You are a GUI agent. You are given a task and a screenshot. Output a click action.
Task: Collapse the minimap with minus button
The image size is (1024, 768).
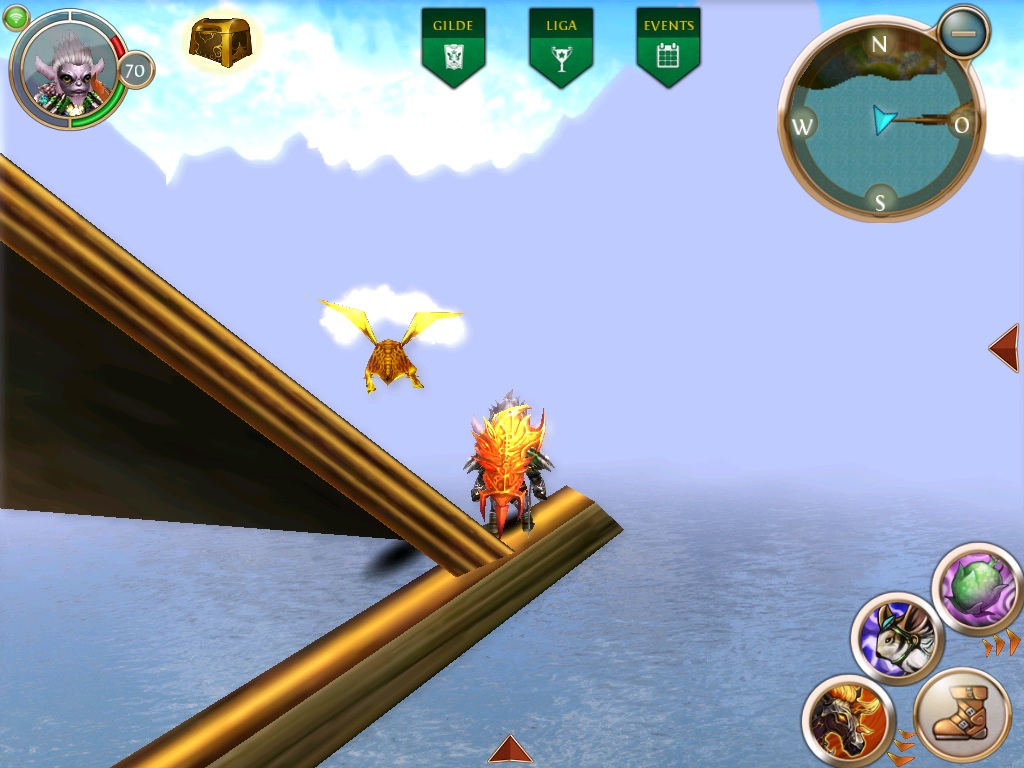964,33
